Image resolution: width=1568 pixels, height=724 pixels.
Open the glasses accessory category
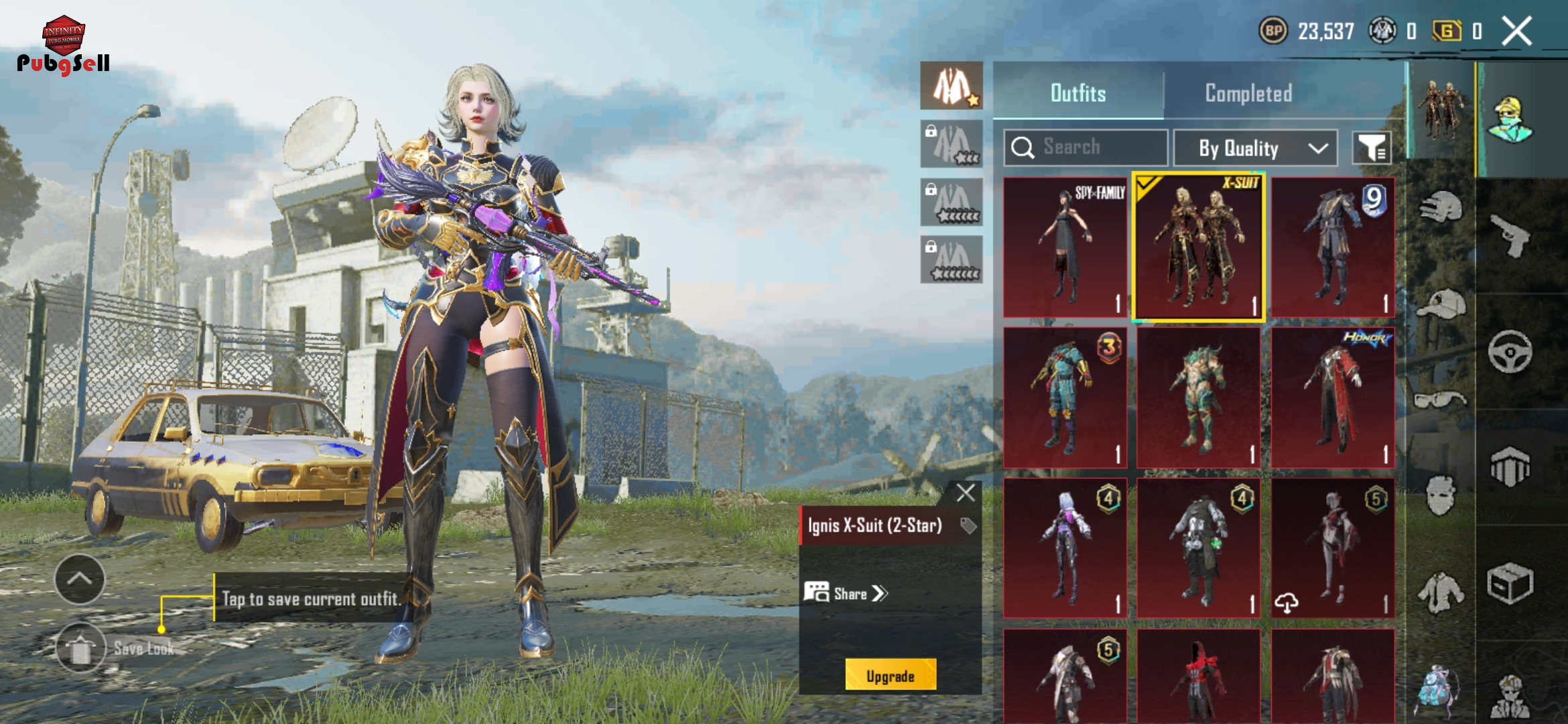click(1441, 400)
